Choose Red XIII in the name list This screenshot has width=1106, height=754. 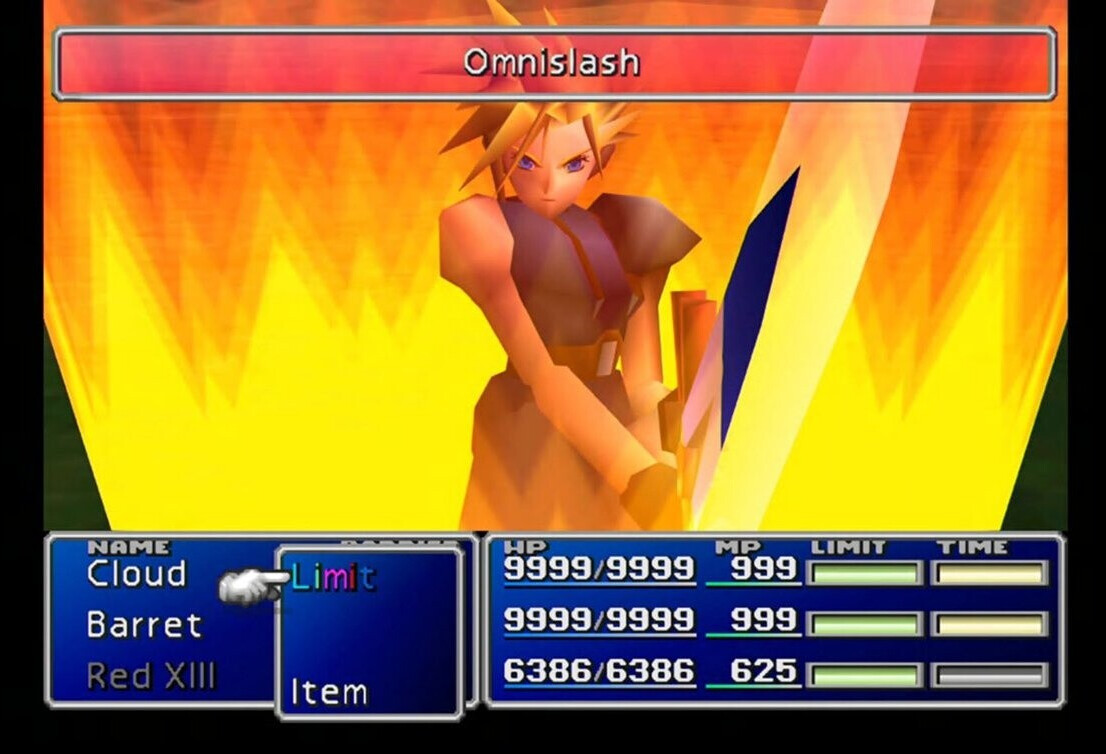151,677
